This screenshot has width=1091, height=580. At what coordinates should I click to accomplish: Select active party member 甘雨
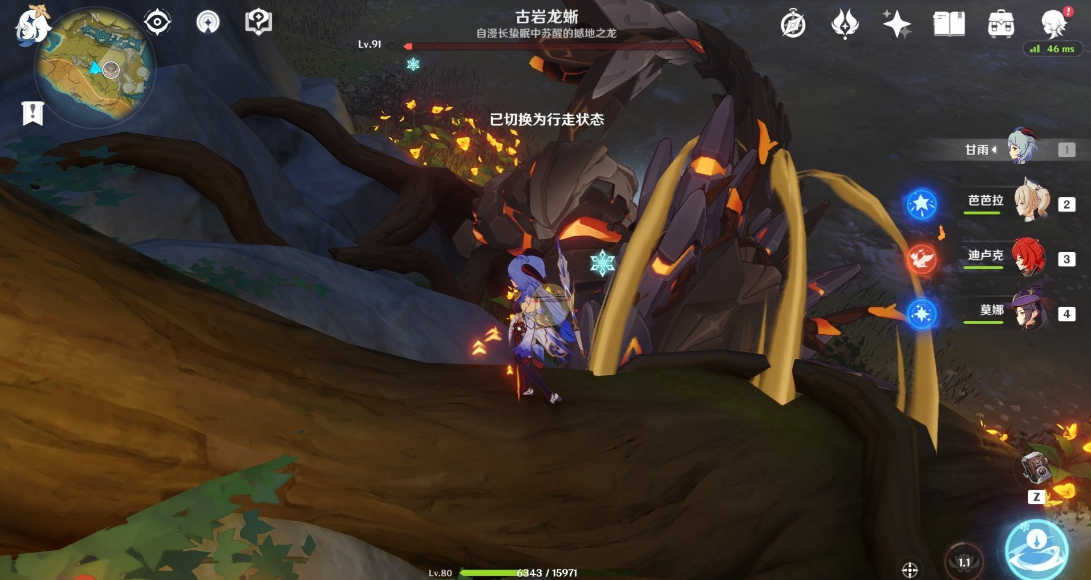pos(1024,150)
